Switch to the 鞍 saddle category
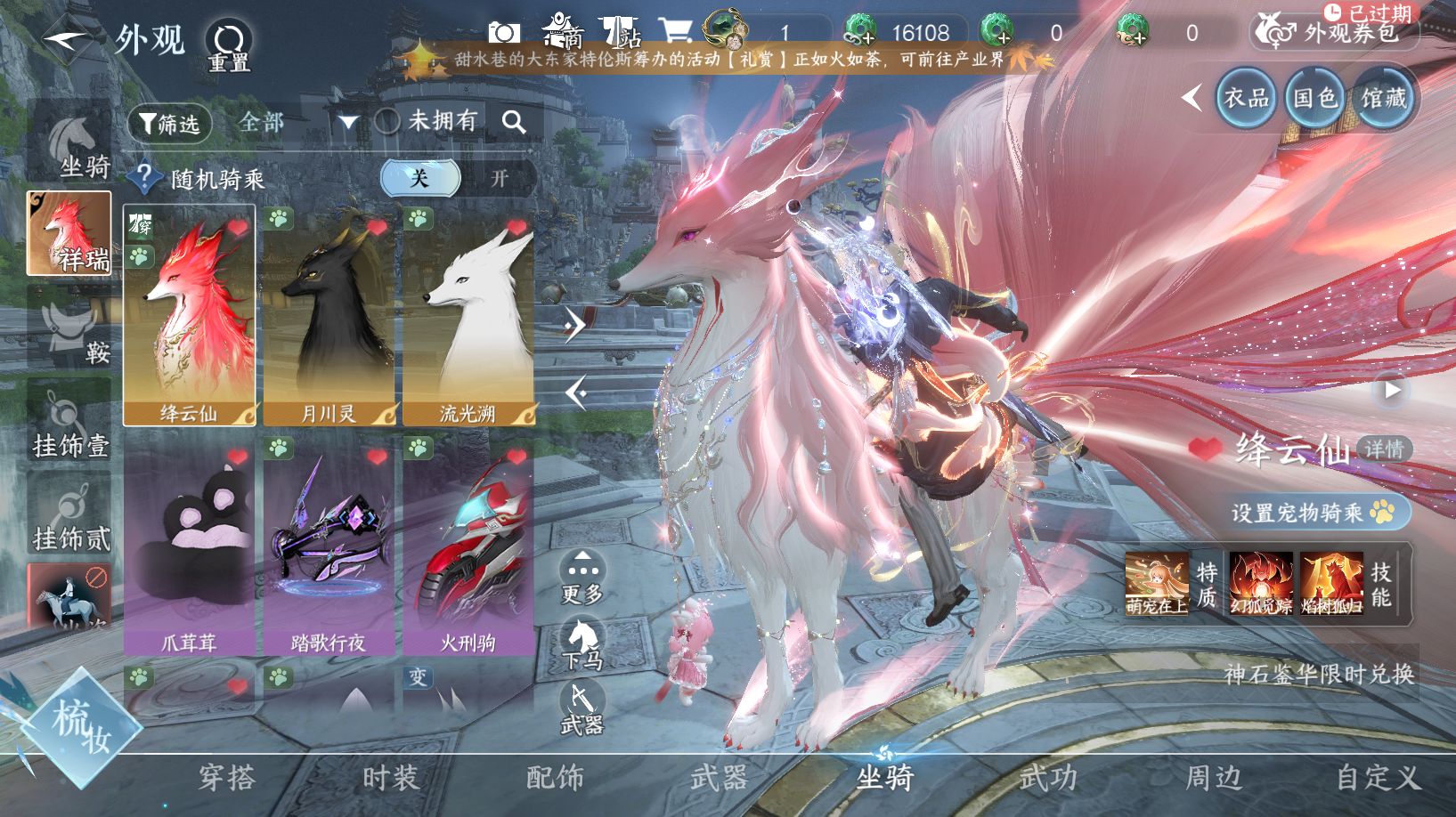The width and height of the screenshot is (1456, 817). 70,331
